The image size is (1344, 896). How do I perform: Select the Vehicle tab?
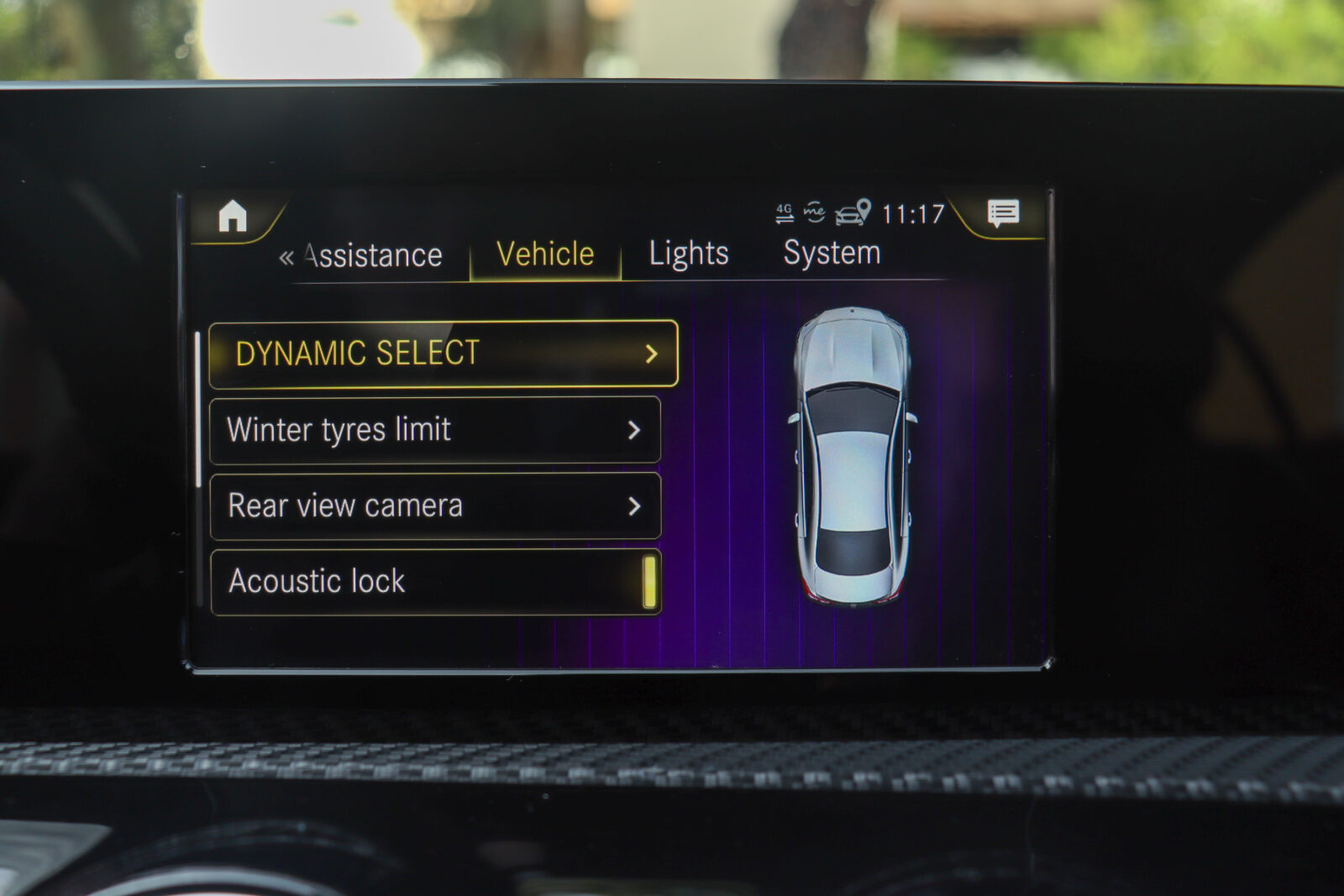pyautogui.click(x=545, y=254)
